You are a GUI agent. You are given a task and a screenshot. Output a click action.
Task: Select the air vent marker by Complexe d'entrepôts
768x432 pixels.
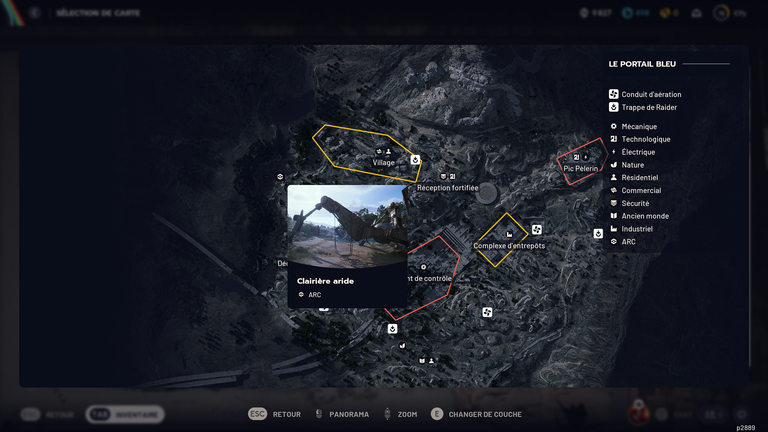pos(537,229)
